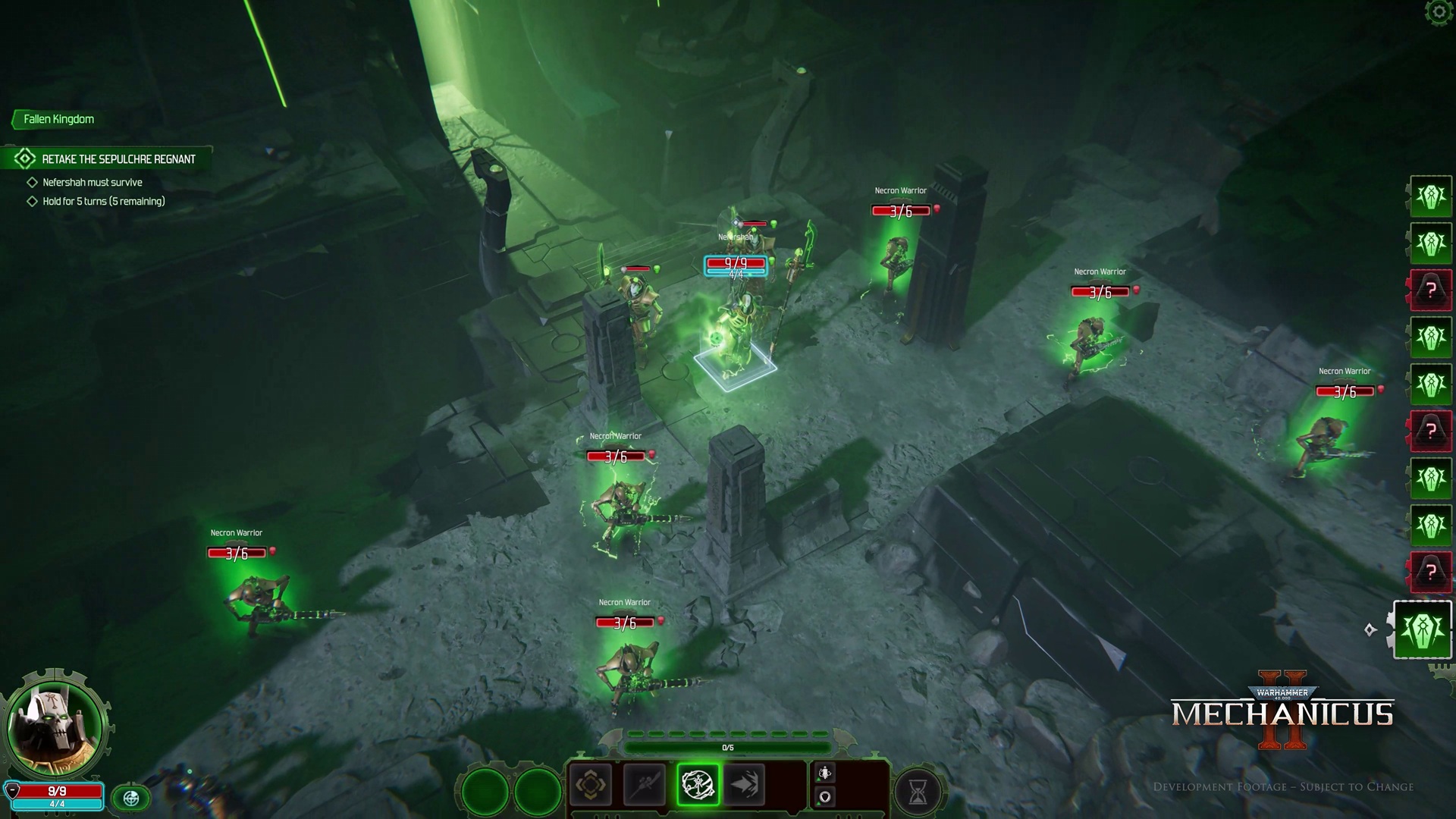Image resolution: width=1456 pixels, height=819 pixels.
Task: Toggle the targeting radar button
Action: point(131,798)
